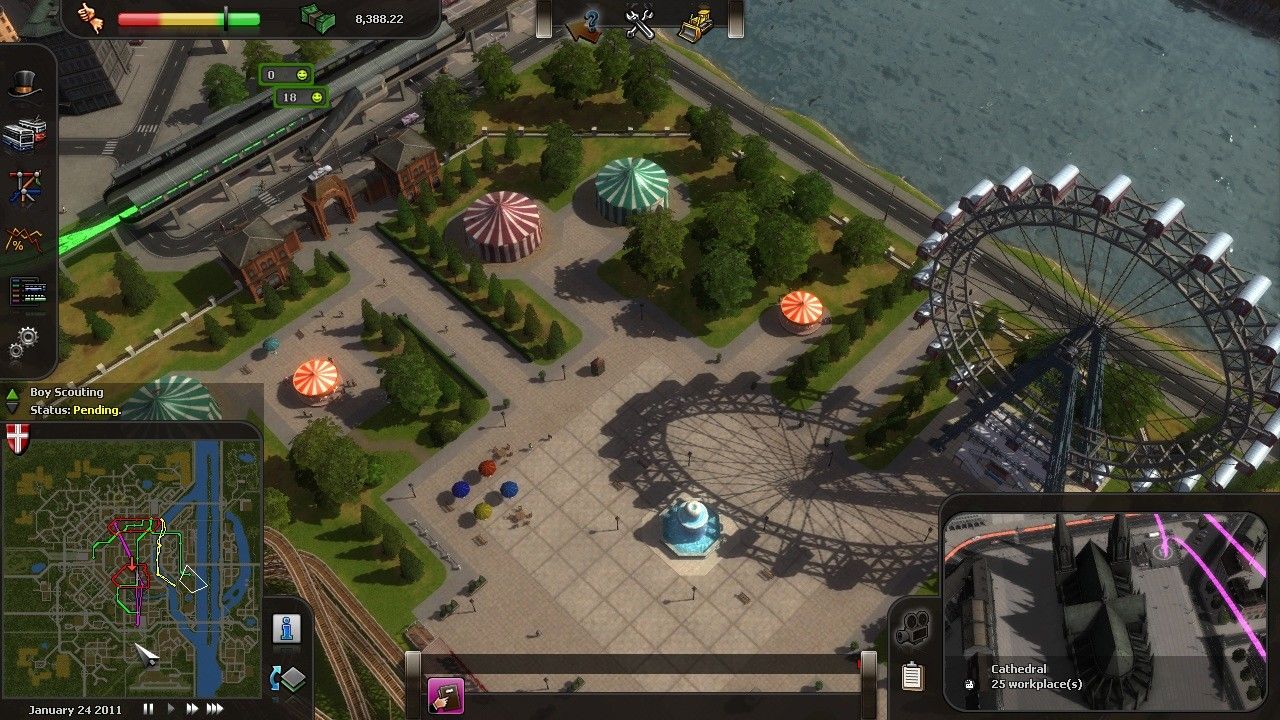The image size is (1280, 720).
Task: Open the pink book icon in bottom bar
Action: (445, 696)
